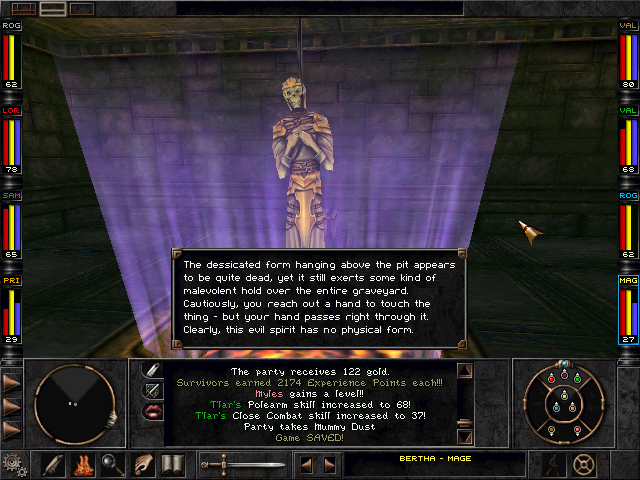Image resolution: width=640 pixels, height=480 pixels.
Task: Open the spellbook icon
Action: coord(172,464)
